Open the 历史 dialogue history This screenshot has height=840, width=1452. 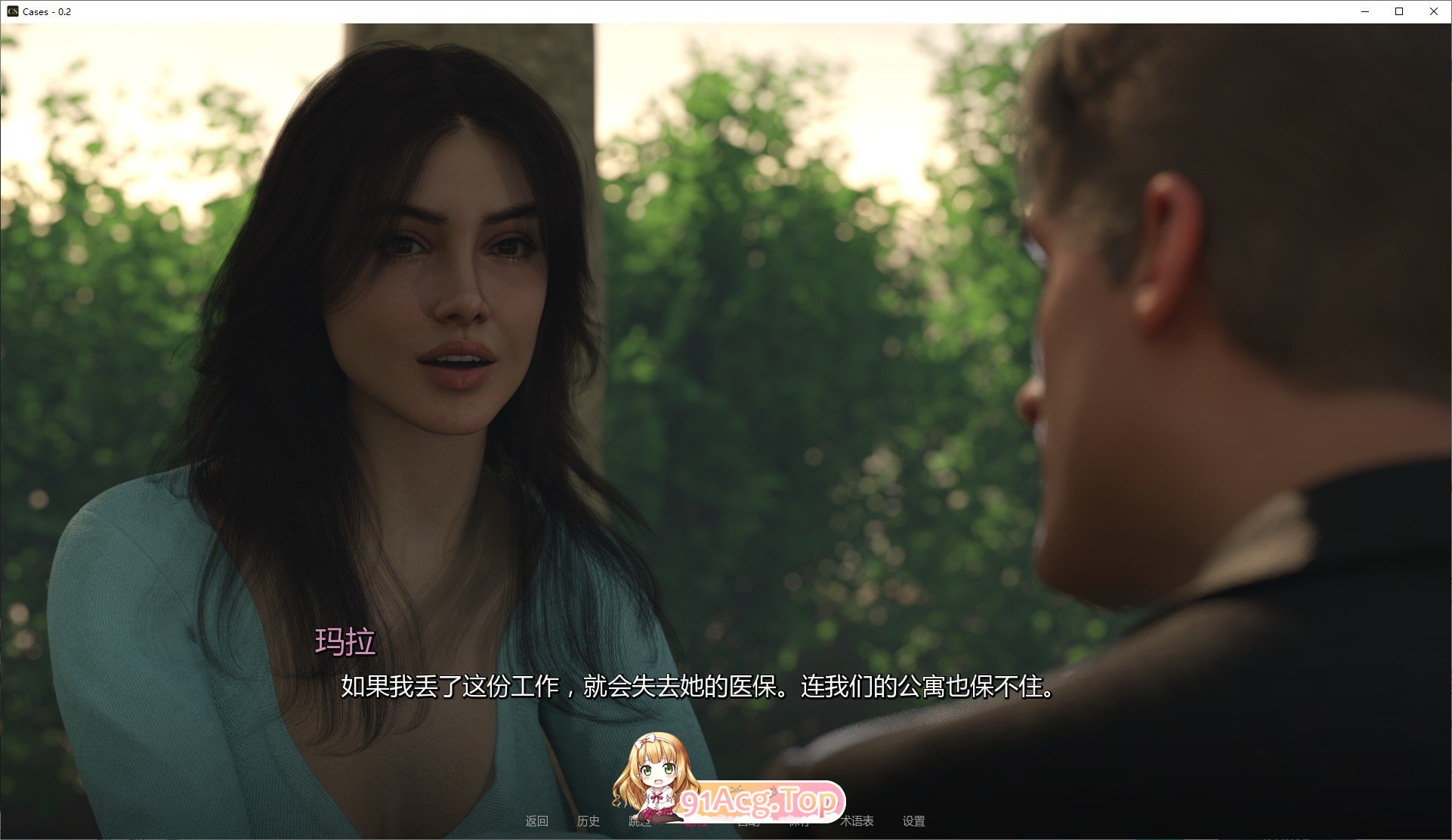pyautogui.click(x=589, y=821)
